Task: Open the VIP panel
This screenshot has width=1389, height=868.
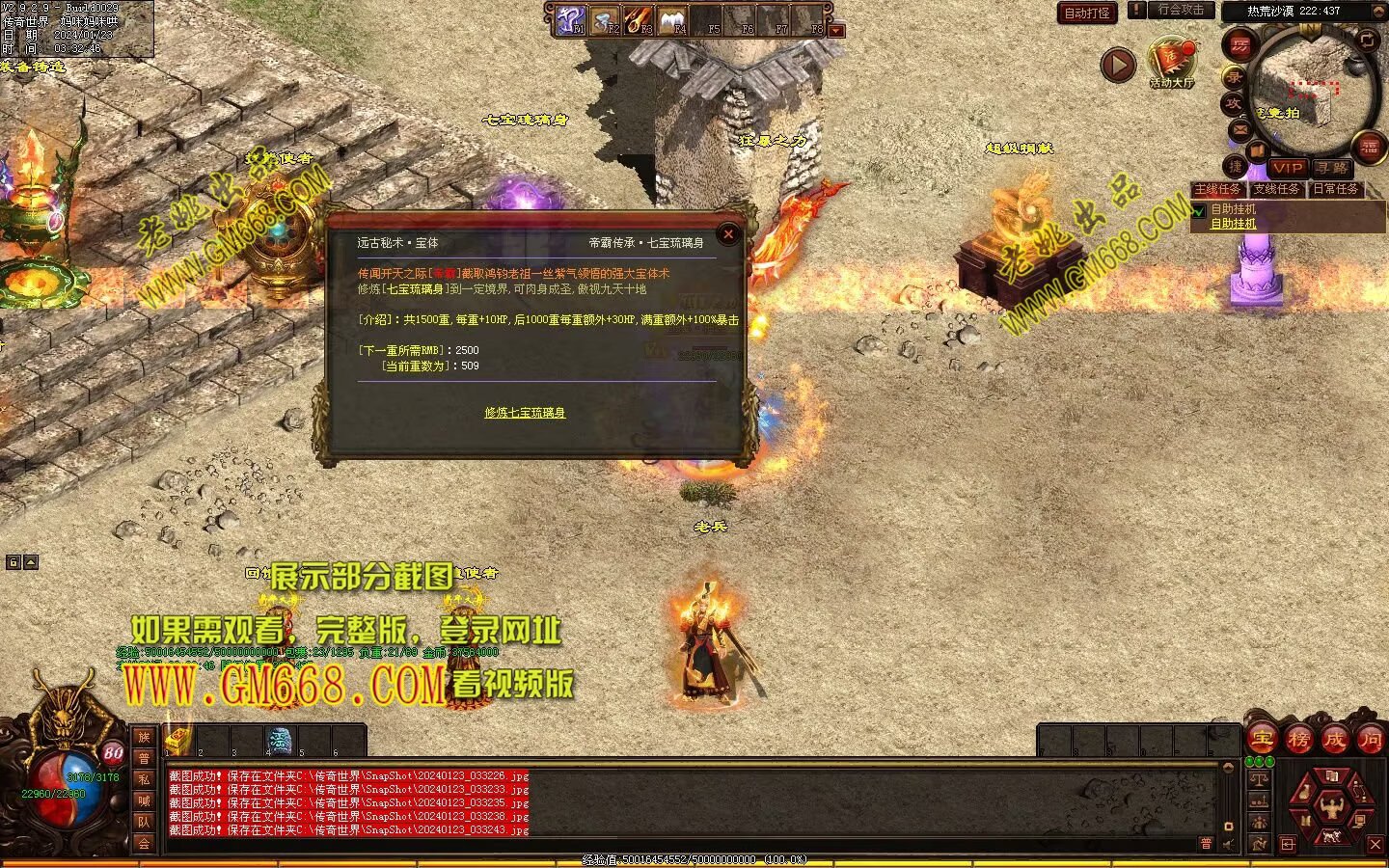Action: click(1287, 168)
